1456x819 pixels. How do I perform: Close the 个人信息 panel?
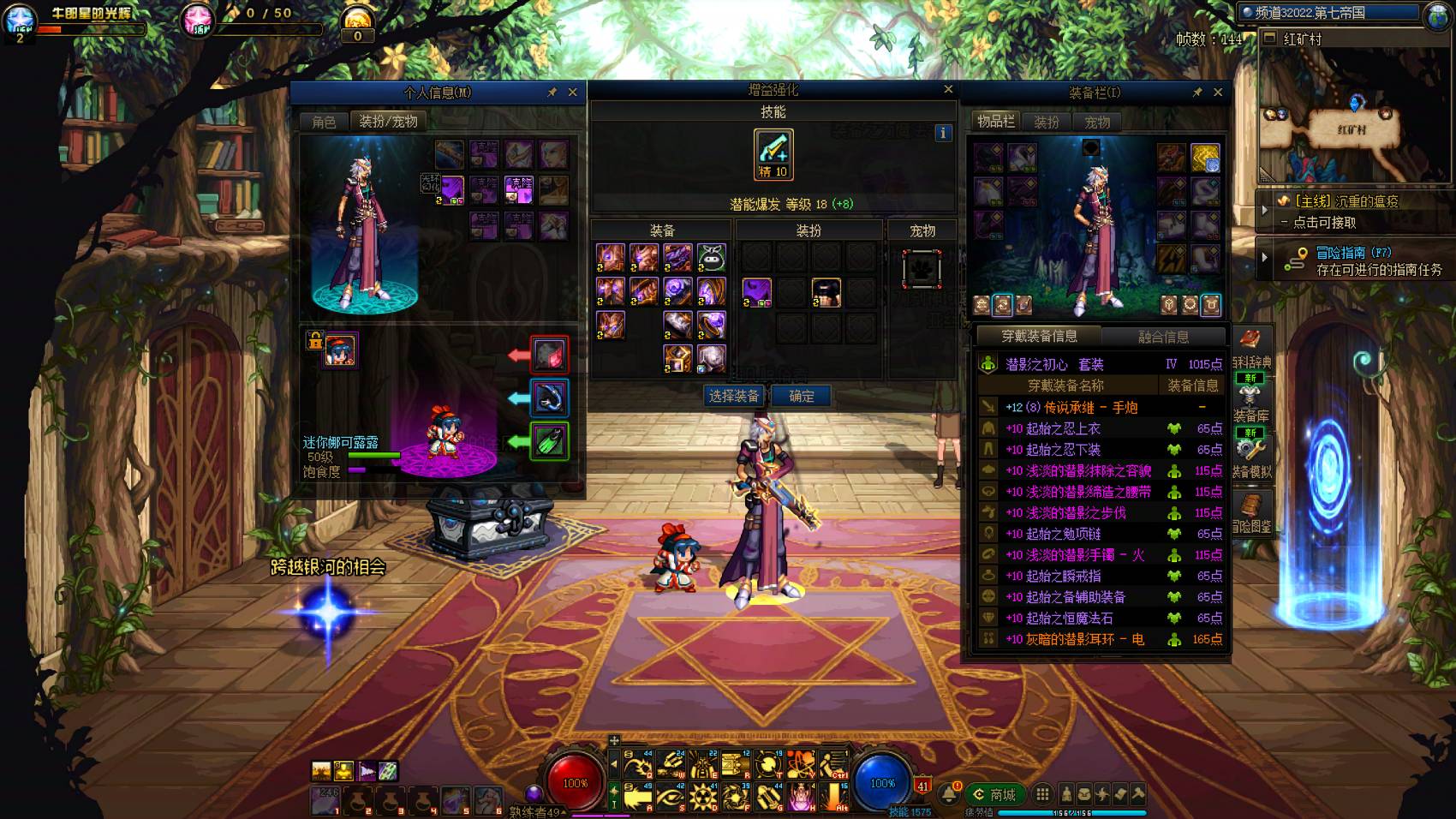(x=573, y=93)
